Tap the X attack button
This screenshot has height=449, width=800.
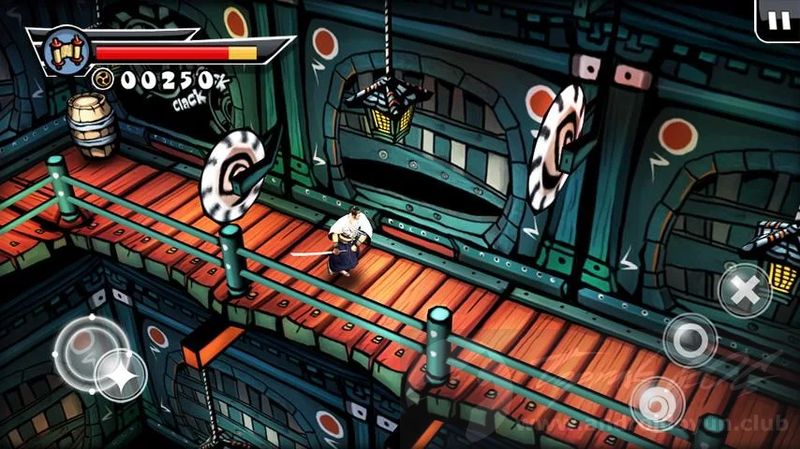(744, 288)
